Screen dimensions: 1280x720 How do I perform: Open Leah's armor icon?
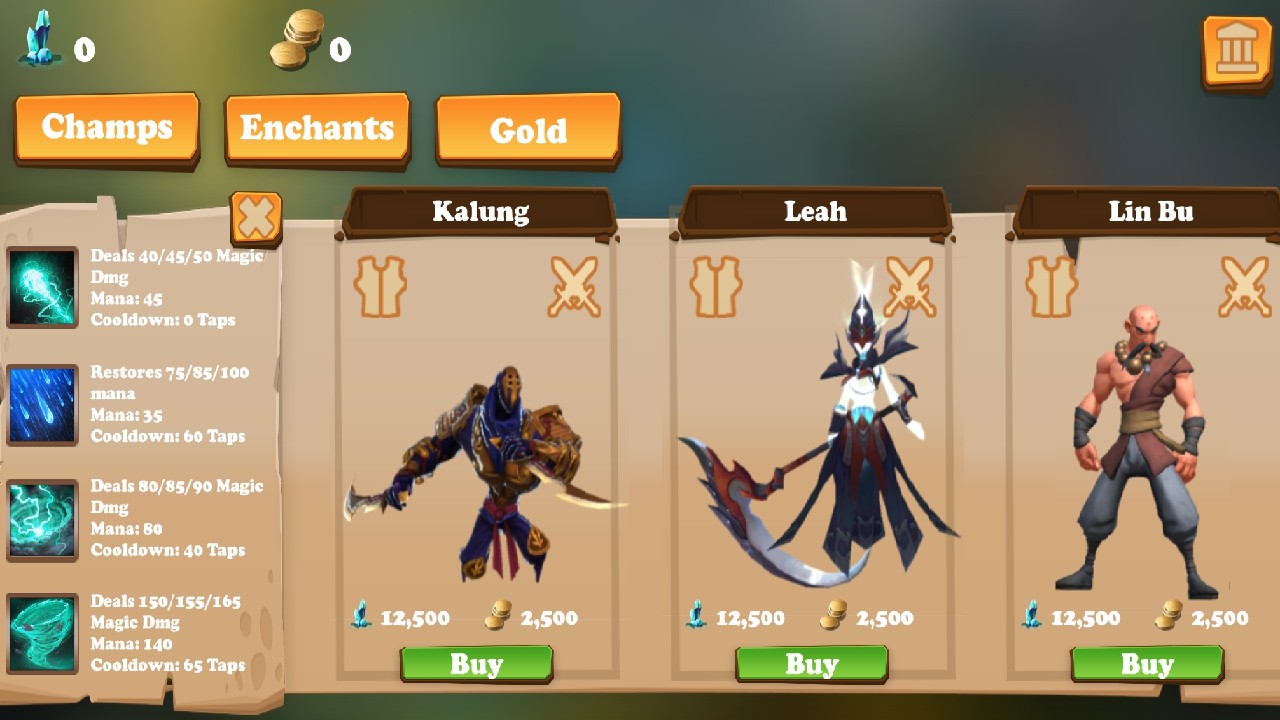(x=715, y=287)
